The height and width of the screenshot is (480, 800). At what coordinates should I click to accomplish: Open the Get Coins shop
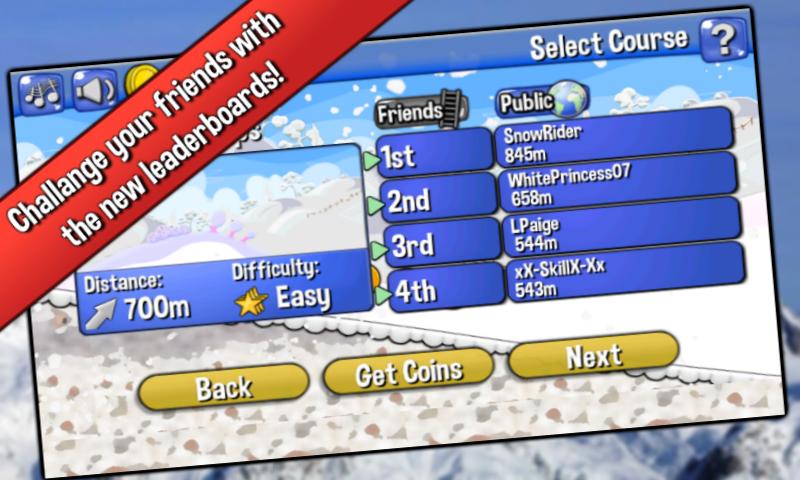(409, 372)
